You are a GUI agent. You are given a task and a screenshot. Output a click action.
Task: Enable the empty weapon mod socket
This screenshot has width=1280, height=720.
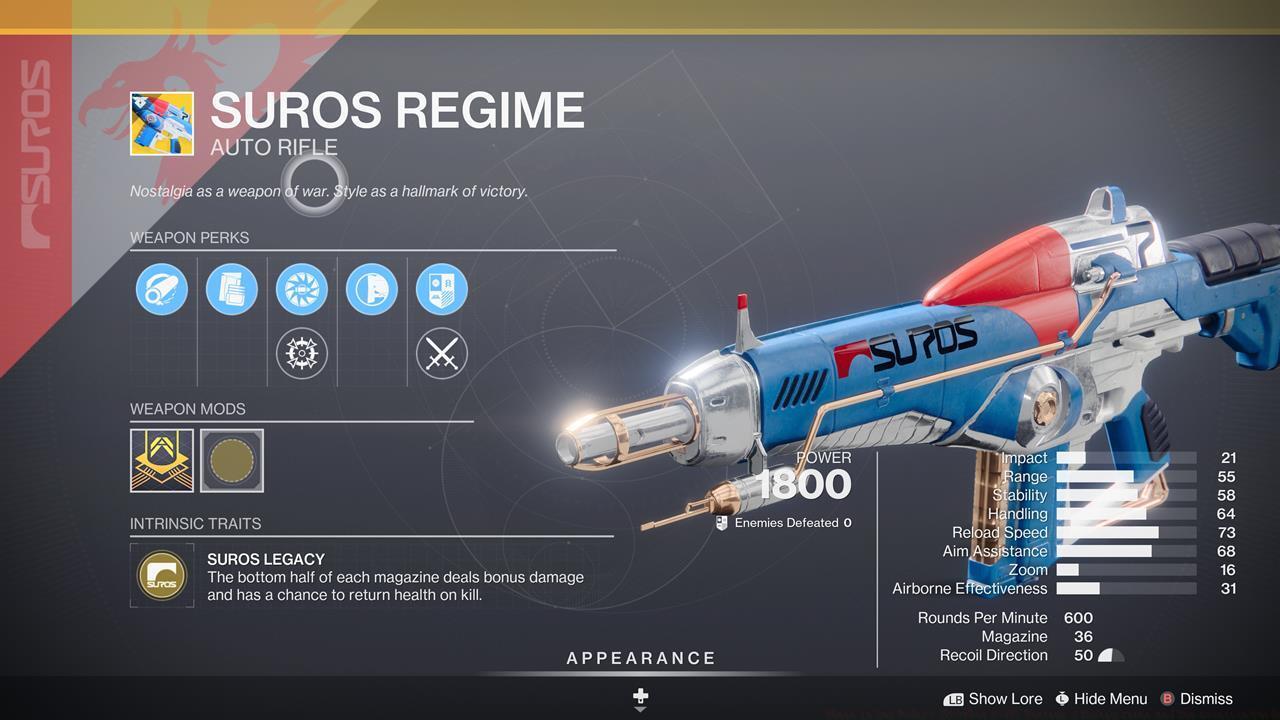tap(231, 461)
